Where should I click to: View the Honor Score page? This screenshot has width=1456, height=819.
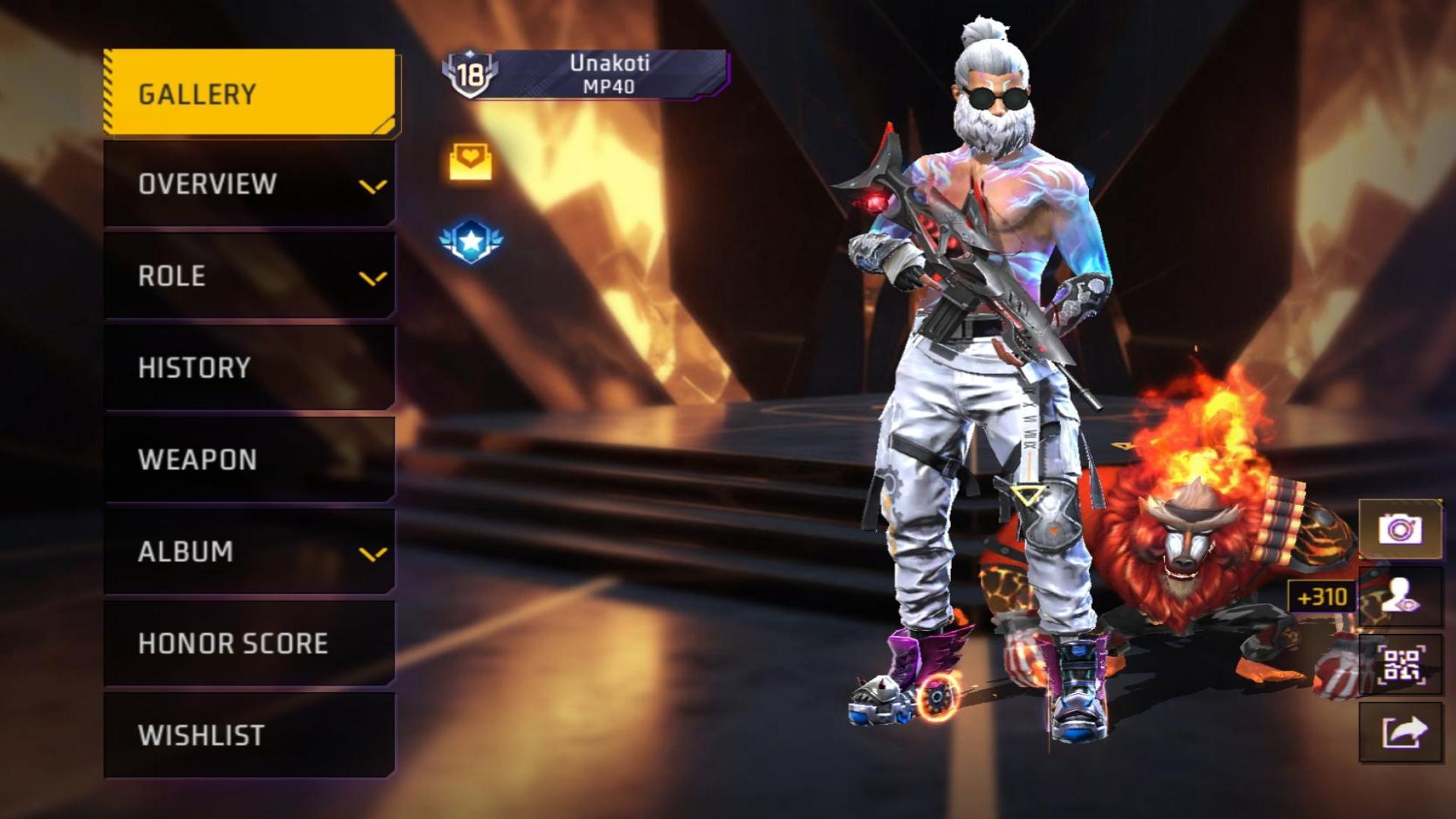click(x=249, y=643)
